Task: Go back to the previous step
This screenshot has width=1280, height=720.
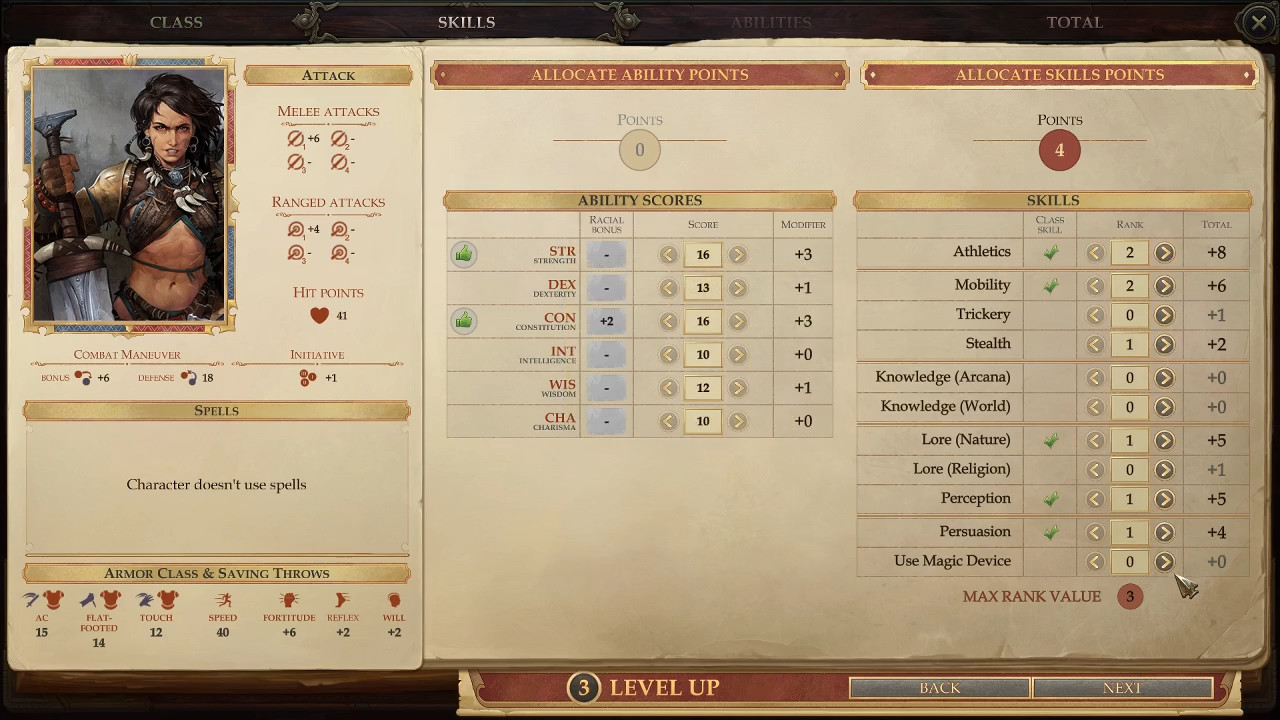Action: (x=939, y=688)
